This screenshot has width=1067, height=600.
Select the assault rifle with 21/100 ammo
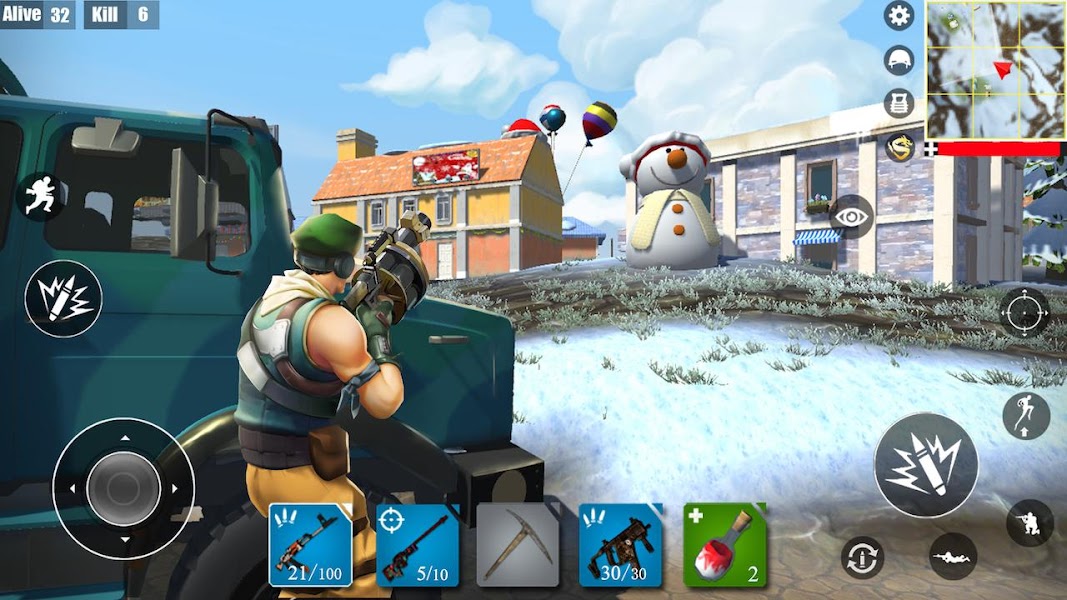(x=310, y=545)
